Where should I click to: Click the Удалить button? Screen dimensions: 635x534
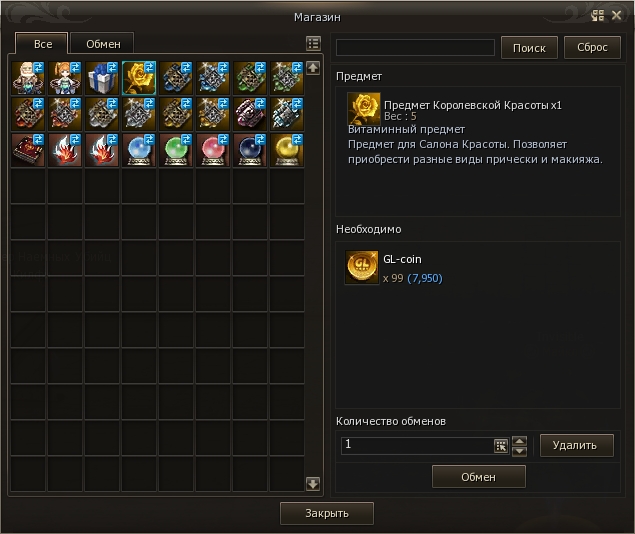pyautogui.click(x=576, y=445)
